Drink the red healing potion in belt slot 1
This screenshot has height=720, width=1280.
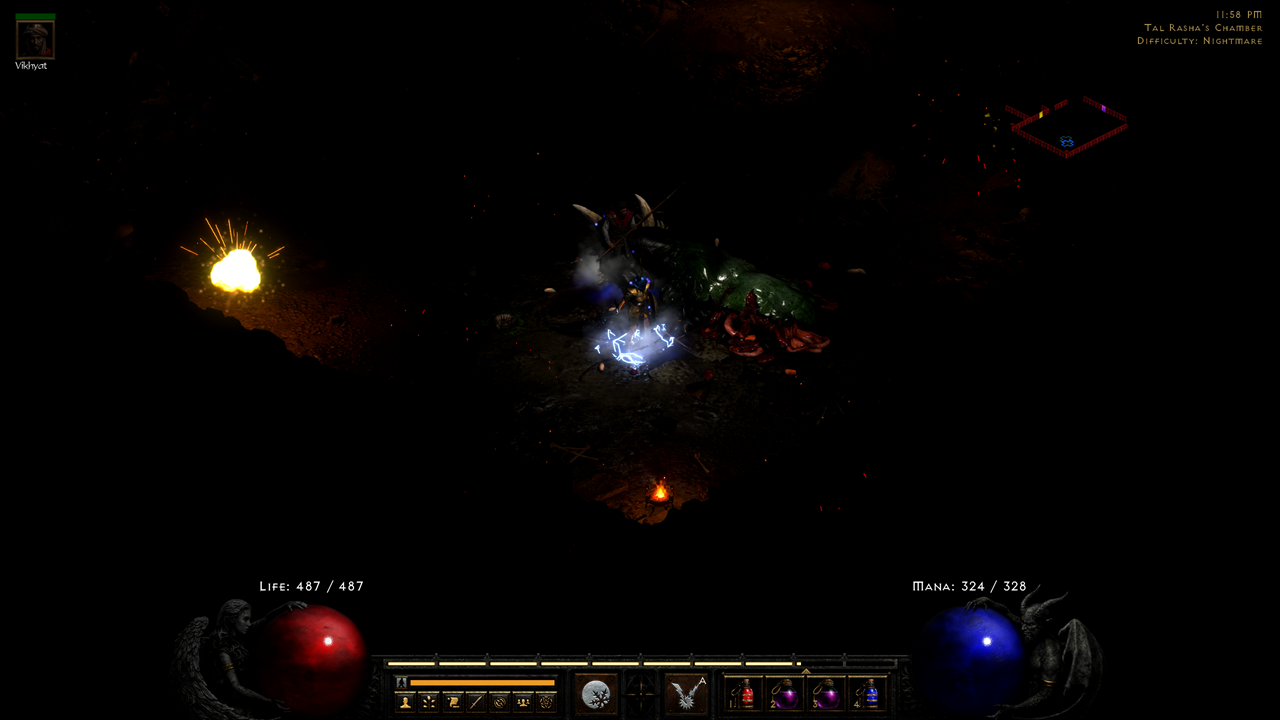coord(745,695)
